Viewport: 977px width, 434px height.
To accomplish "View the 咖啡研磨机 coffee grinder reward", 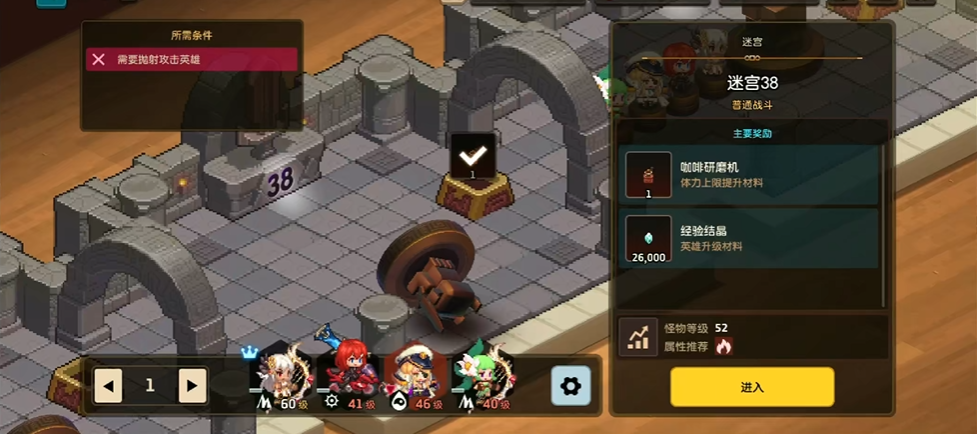I will point(750,175).
